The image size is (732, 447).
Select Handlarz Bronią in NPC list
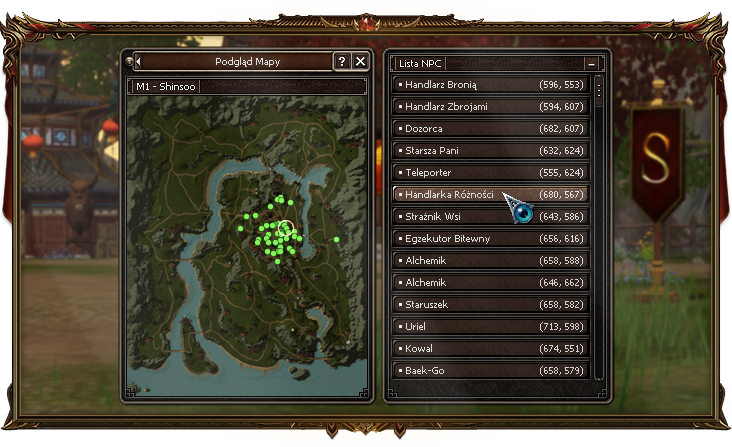[x=491, y=85]
